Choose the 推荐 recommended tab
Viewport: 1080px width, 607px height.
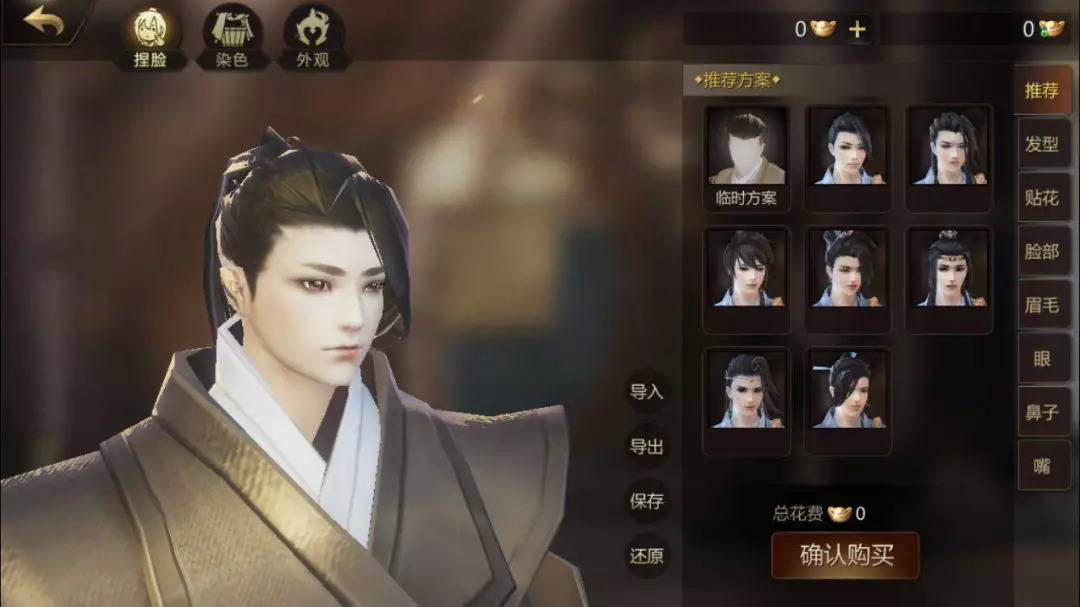coord(1042,91)
